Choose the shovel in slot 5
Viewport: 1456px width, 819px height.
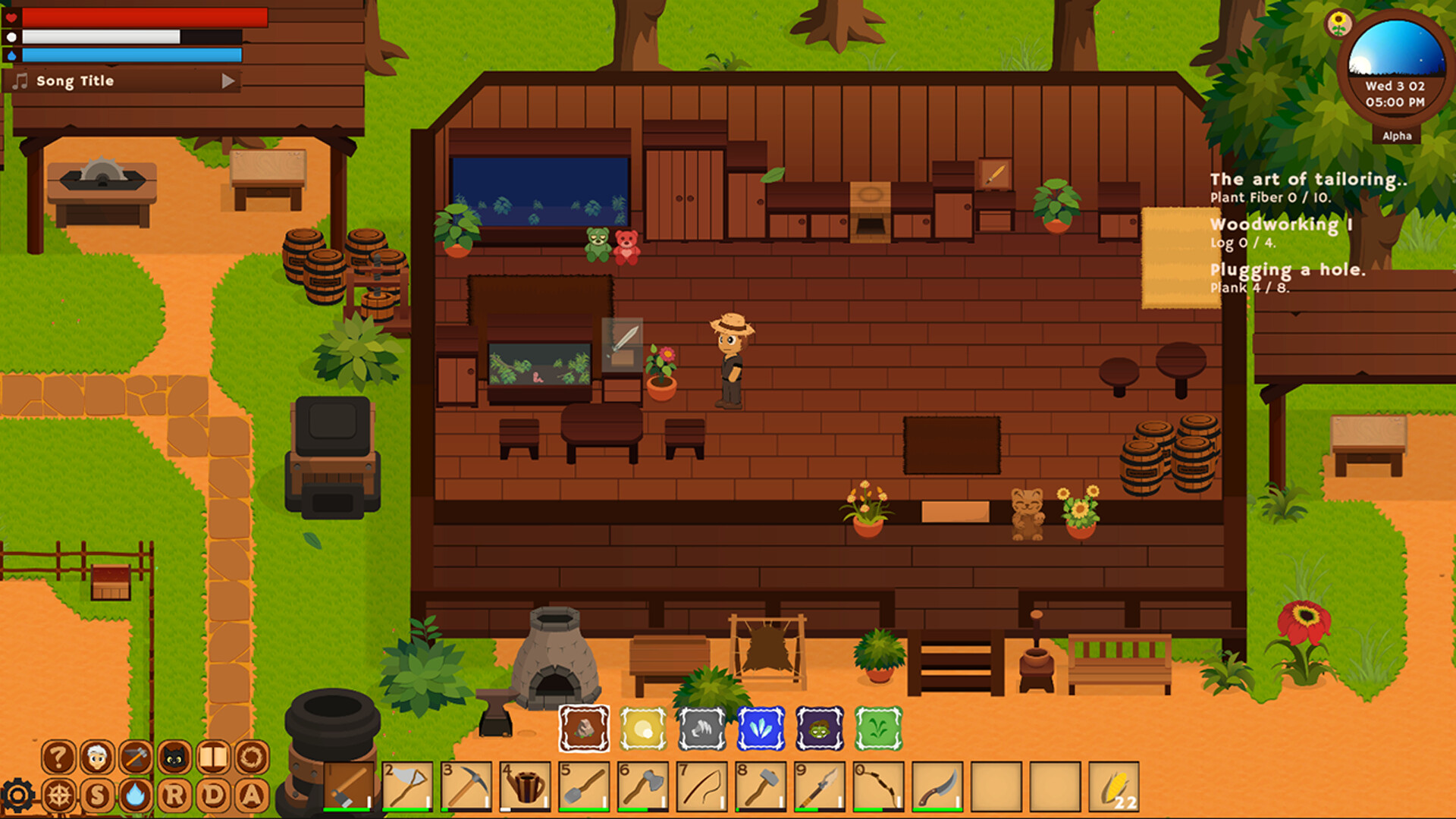[x=584, y=786]
